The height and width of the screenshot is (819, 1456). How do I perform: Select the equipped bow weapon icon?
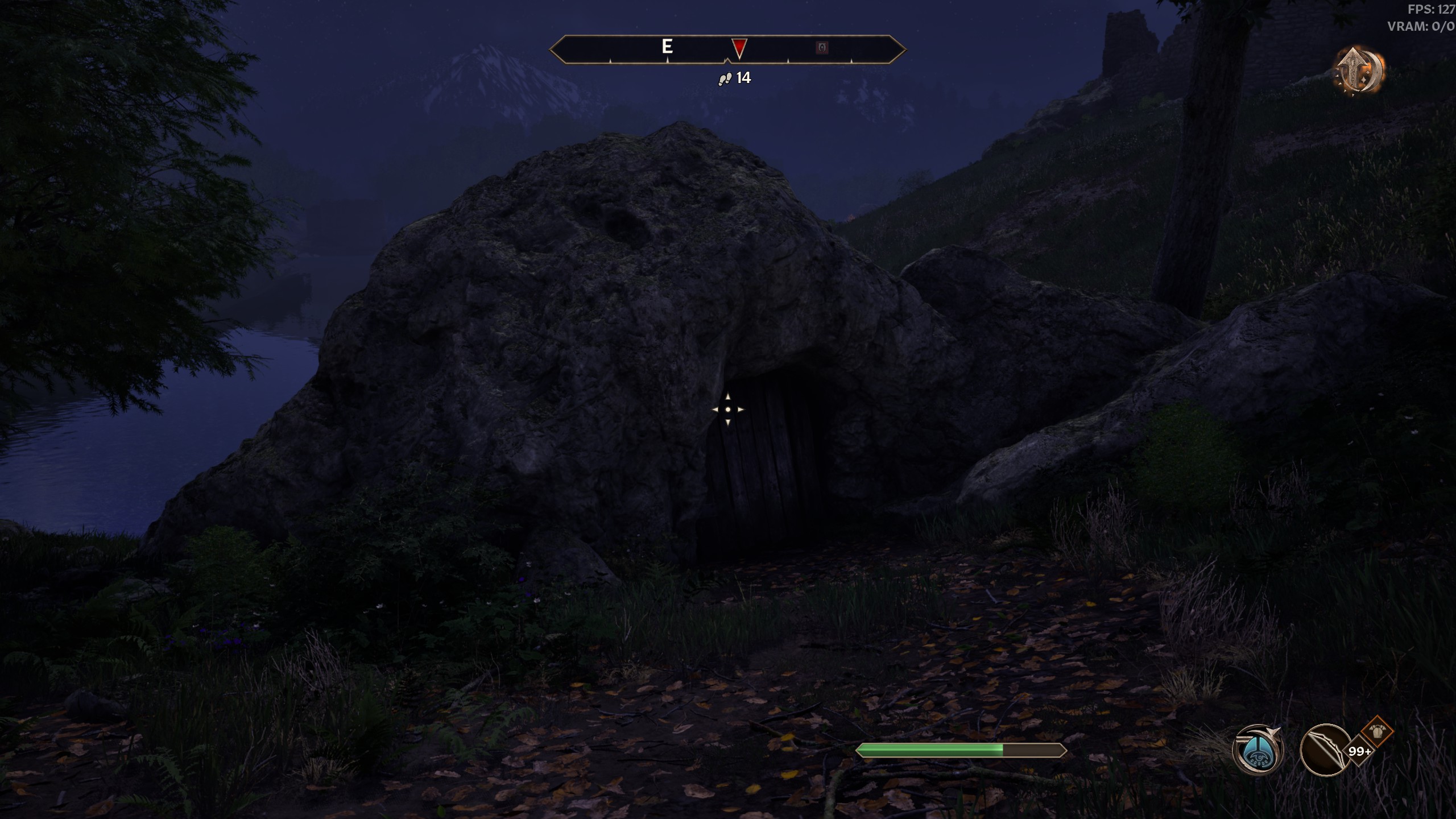tap(1325, 751)
